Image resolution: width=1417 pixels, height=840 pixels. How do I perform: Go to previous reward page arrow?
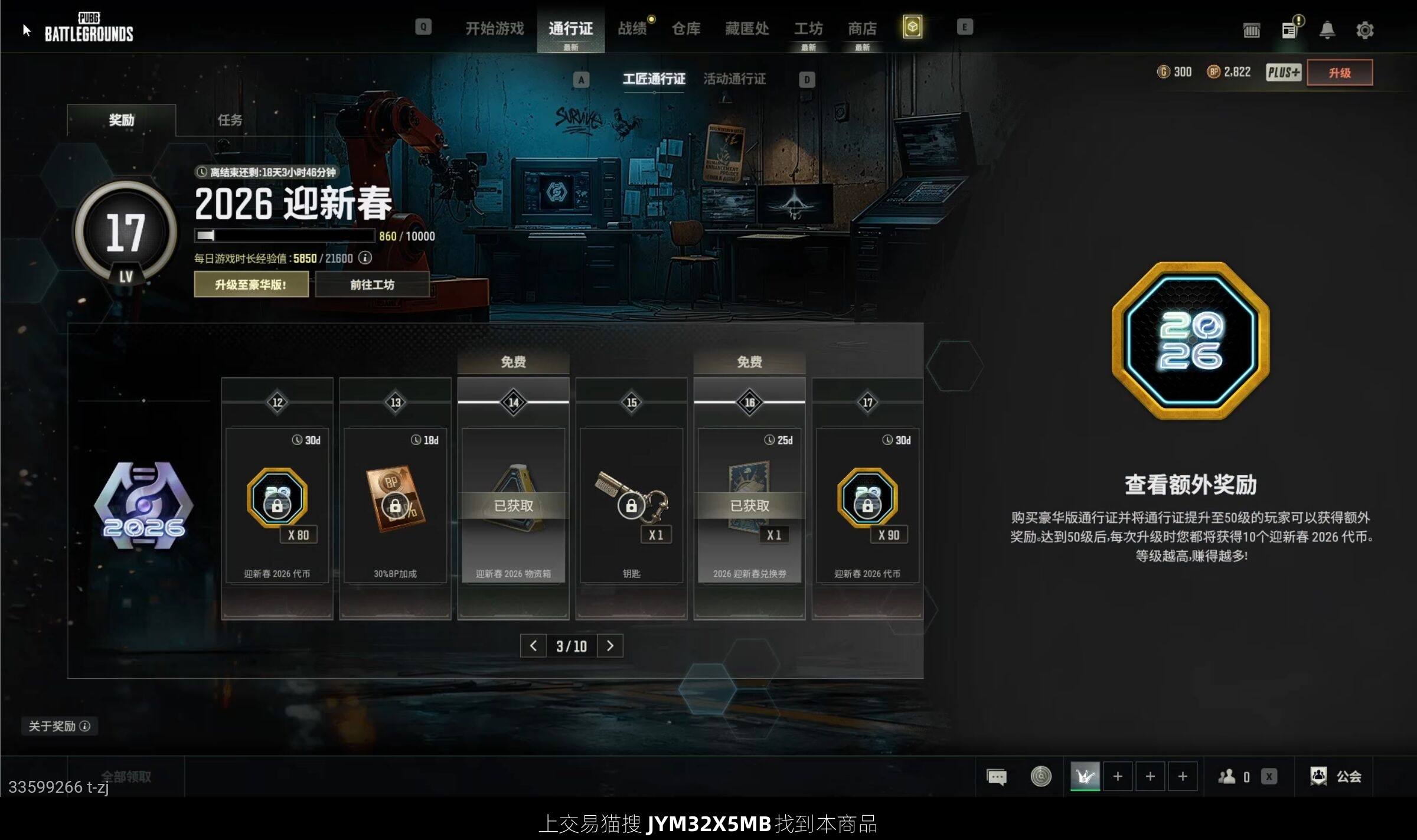point(533,646)
